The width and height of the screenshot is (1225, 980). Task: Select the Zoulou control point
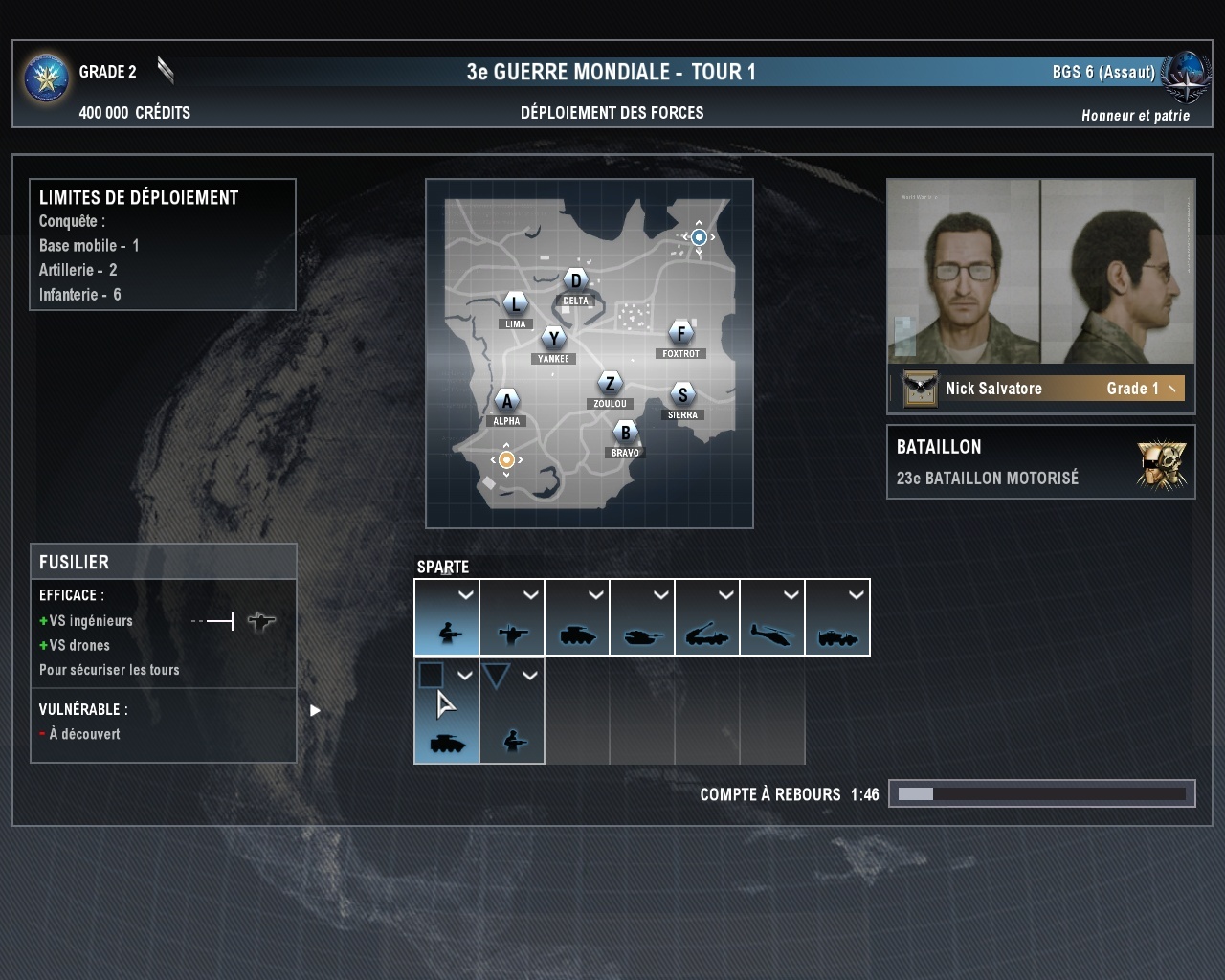click(x=610, y=384)
